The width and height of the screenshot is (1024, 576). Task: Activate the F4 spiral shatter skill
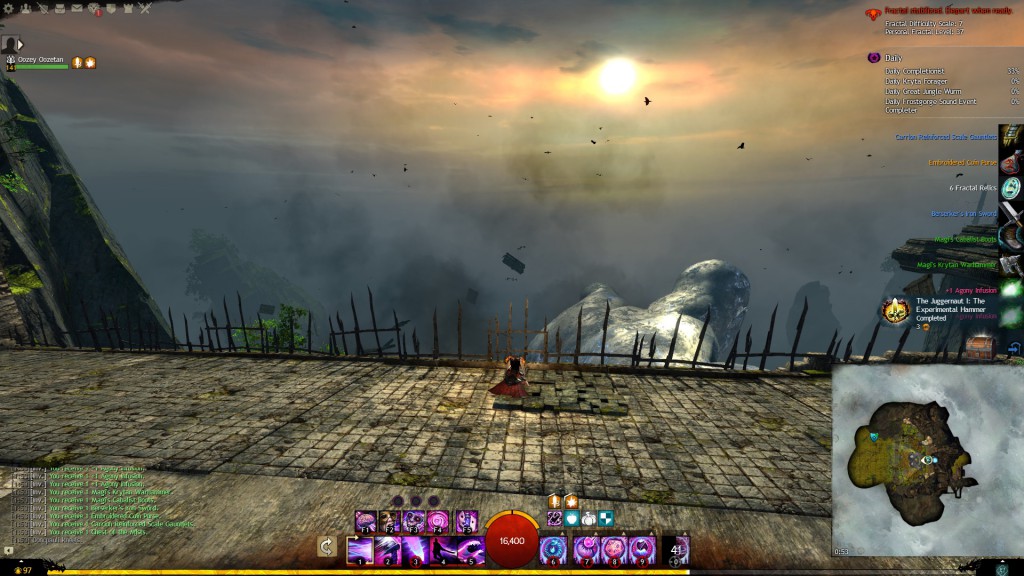439,521
